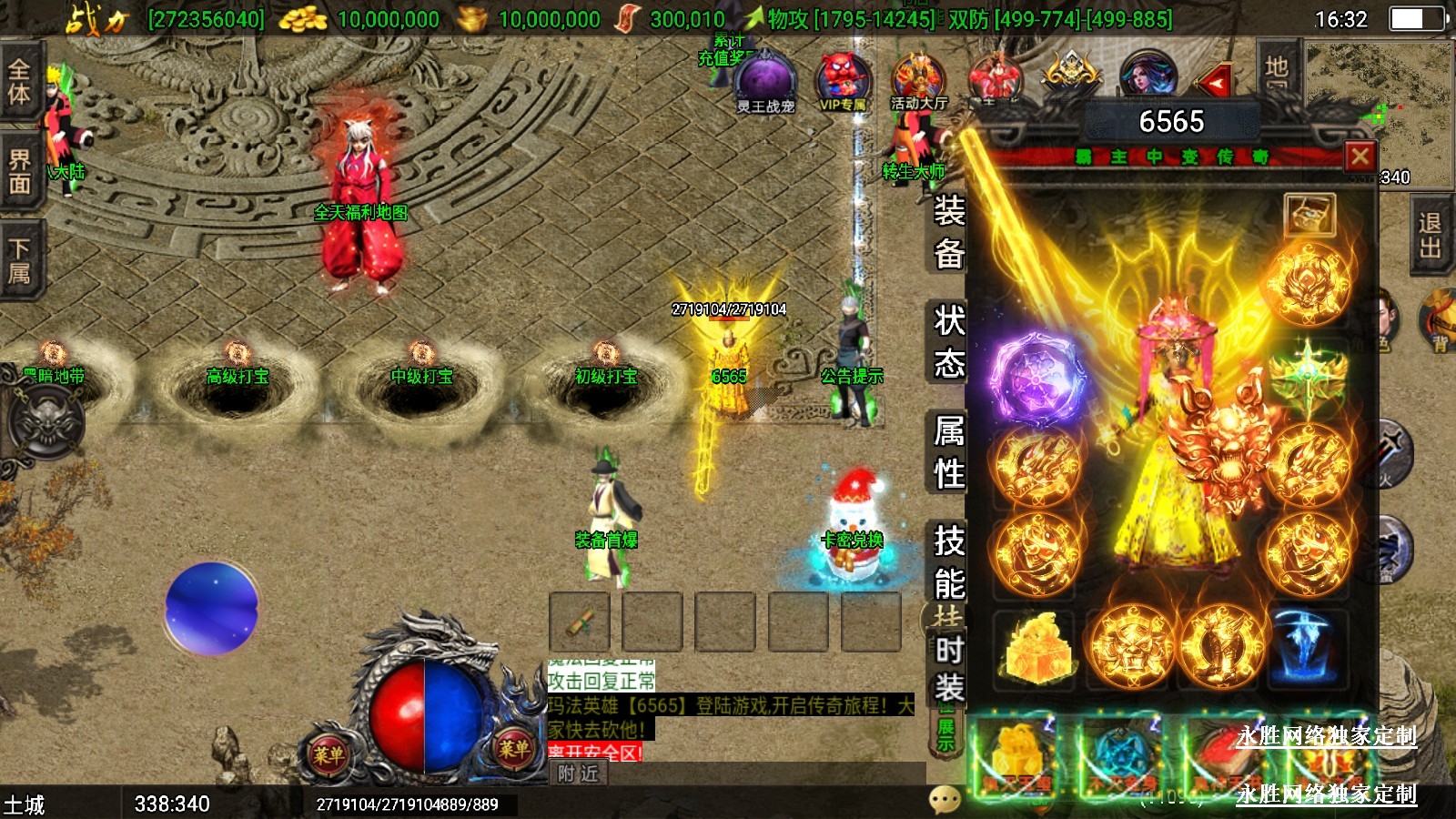The image size is (1456, 819).
Task: Use the scroll item in the hotbar
Action: pyautogui.click(x=580, y=622)
